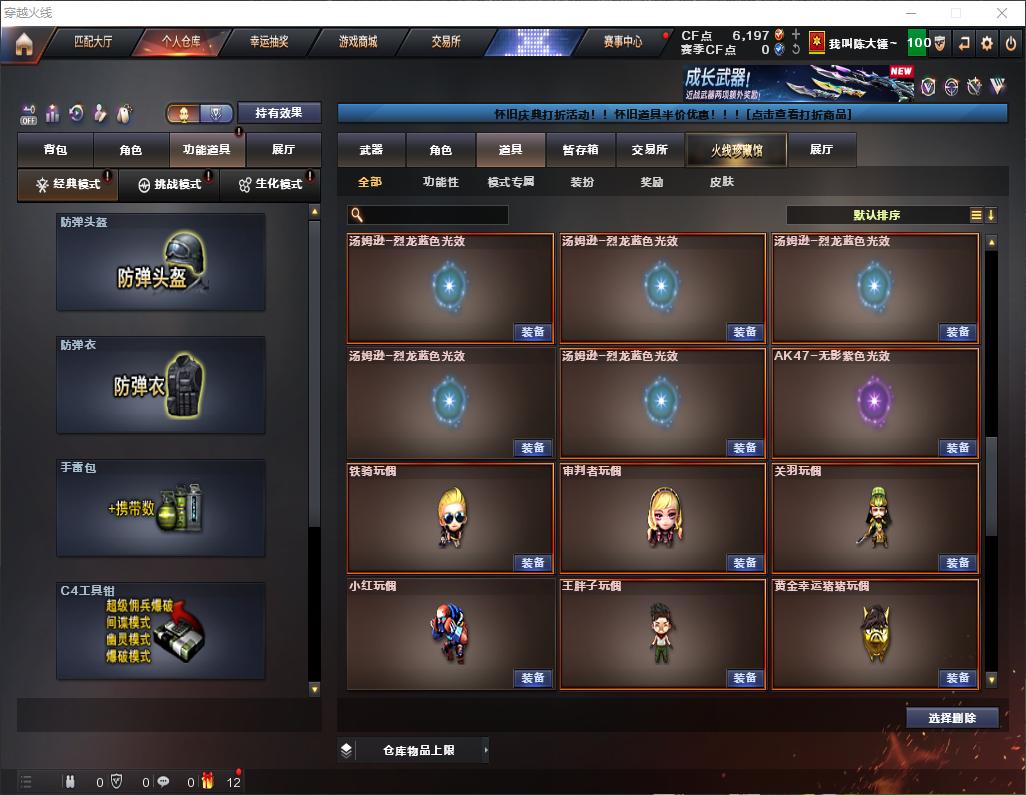Screen dimensions: 1026x795
Task: Select the 手雷包 grenade pack item
Action: tap(161, 509)
